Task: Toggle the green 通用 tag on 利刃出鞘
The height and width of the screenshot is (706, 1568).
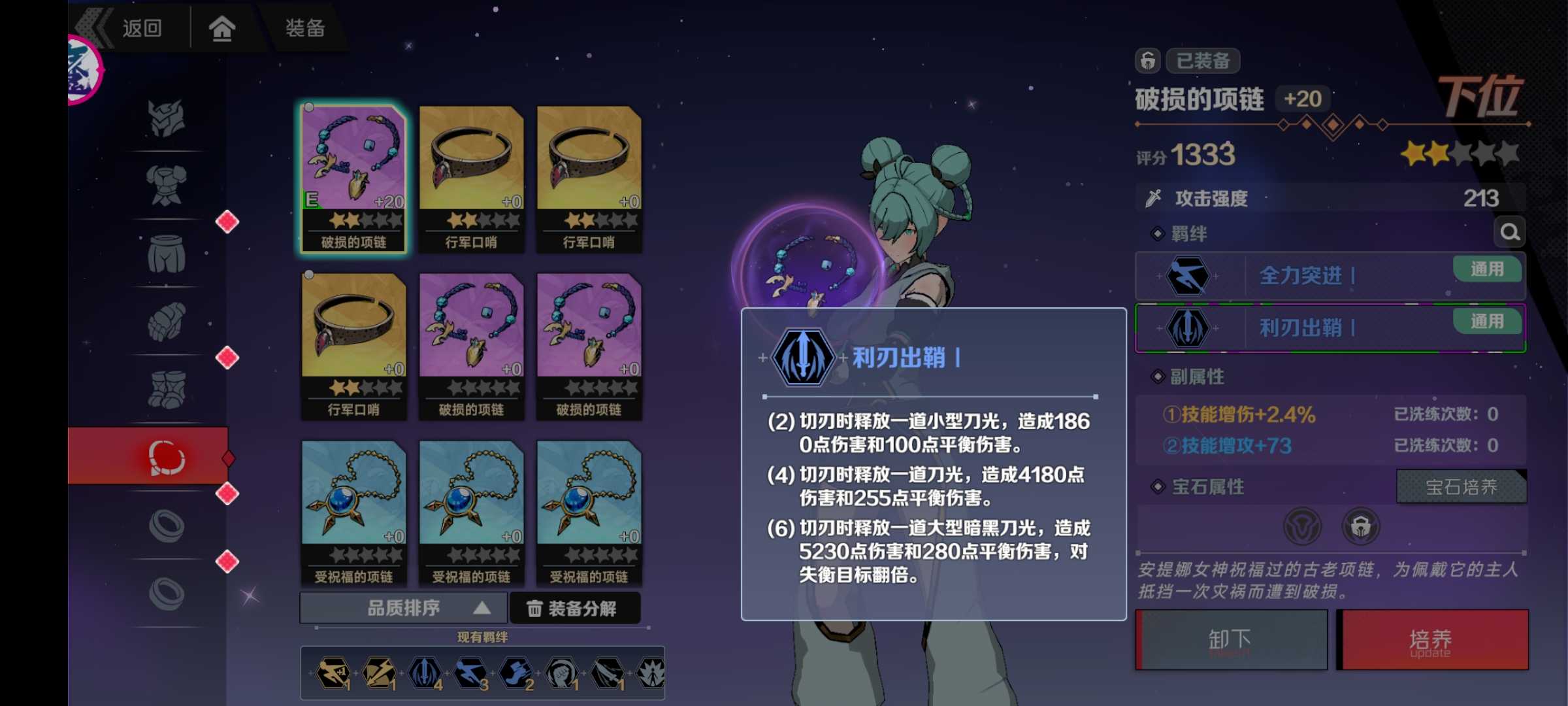Action: click(x=1488, y=322)
